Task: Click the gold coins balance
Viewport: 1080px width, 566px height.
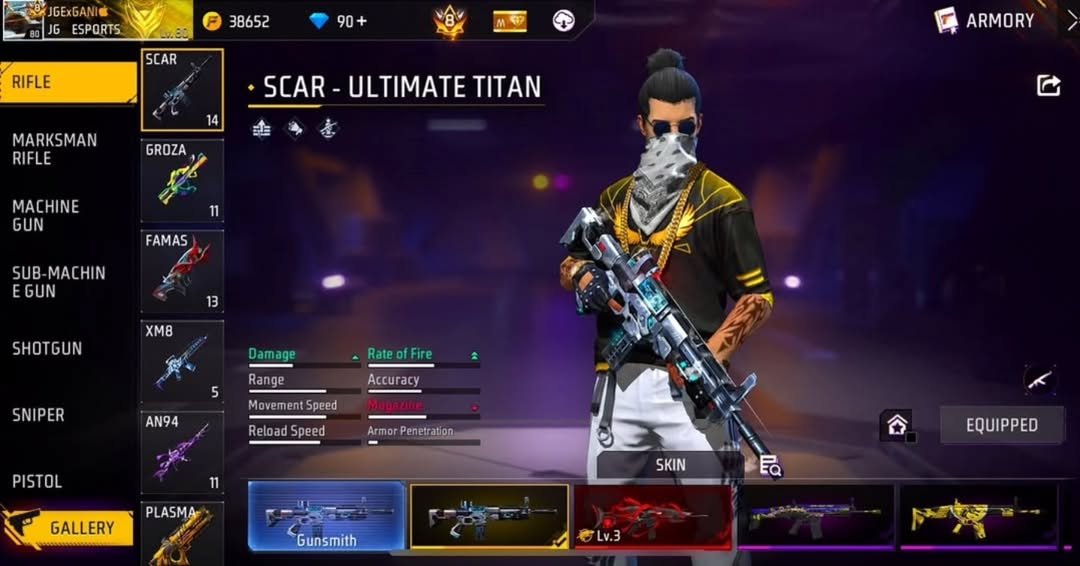Action: (x=236, y=21)
